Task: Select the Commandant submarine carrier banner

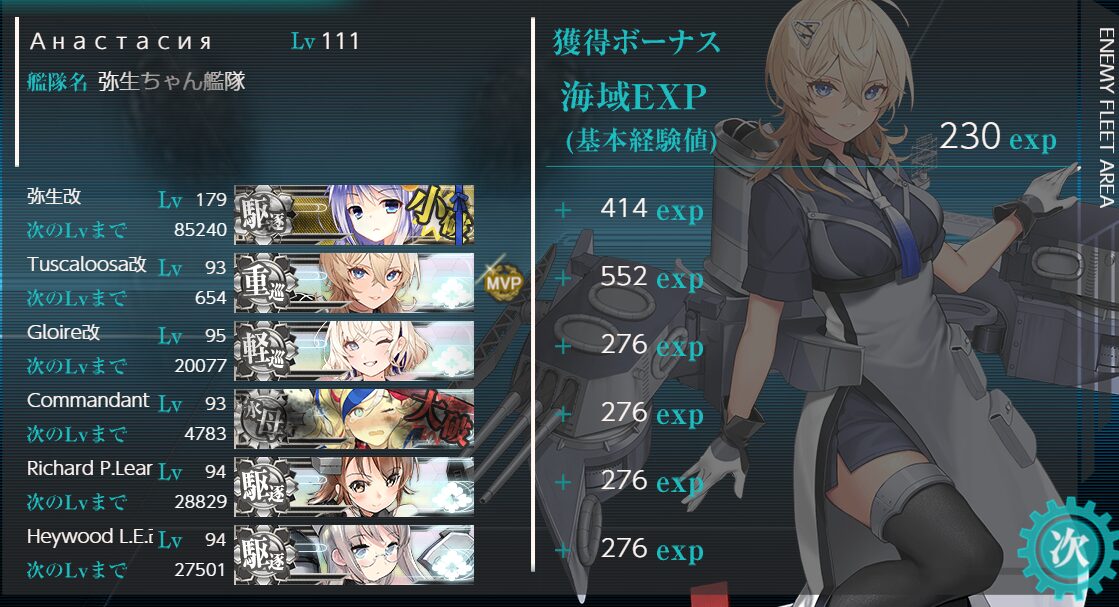Action: point(354,418)
